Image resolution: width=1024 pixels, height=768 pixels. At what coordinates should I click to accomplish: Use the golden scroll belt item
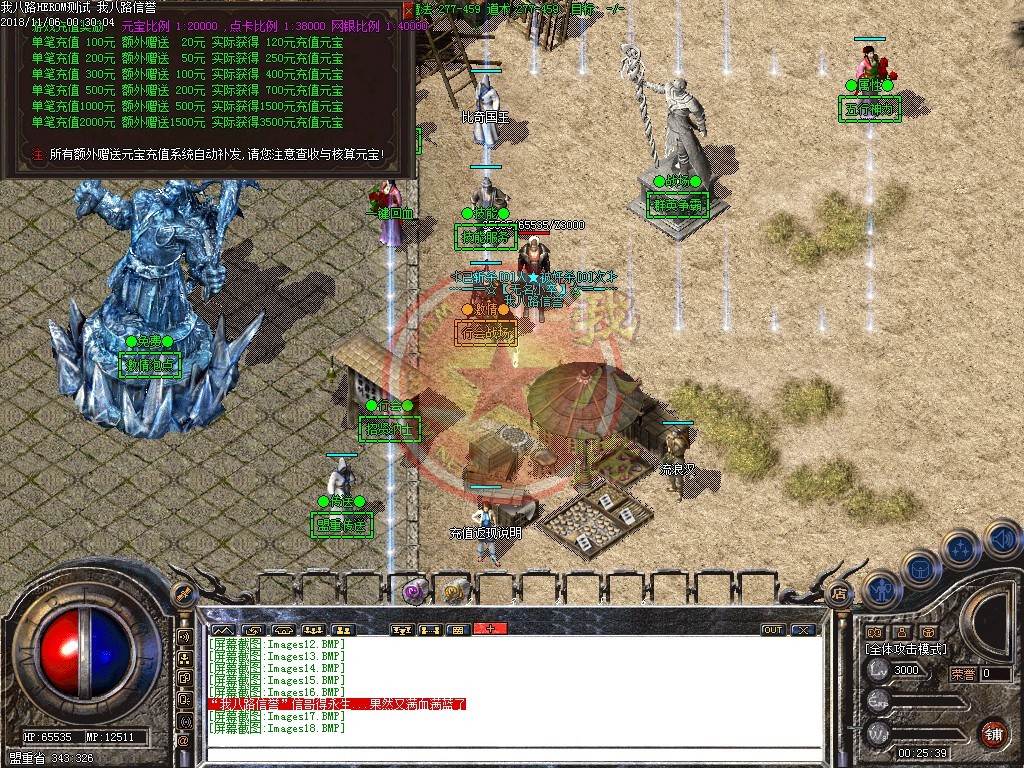pyautogui.click(x=457, y=592)
